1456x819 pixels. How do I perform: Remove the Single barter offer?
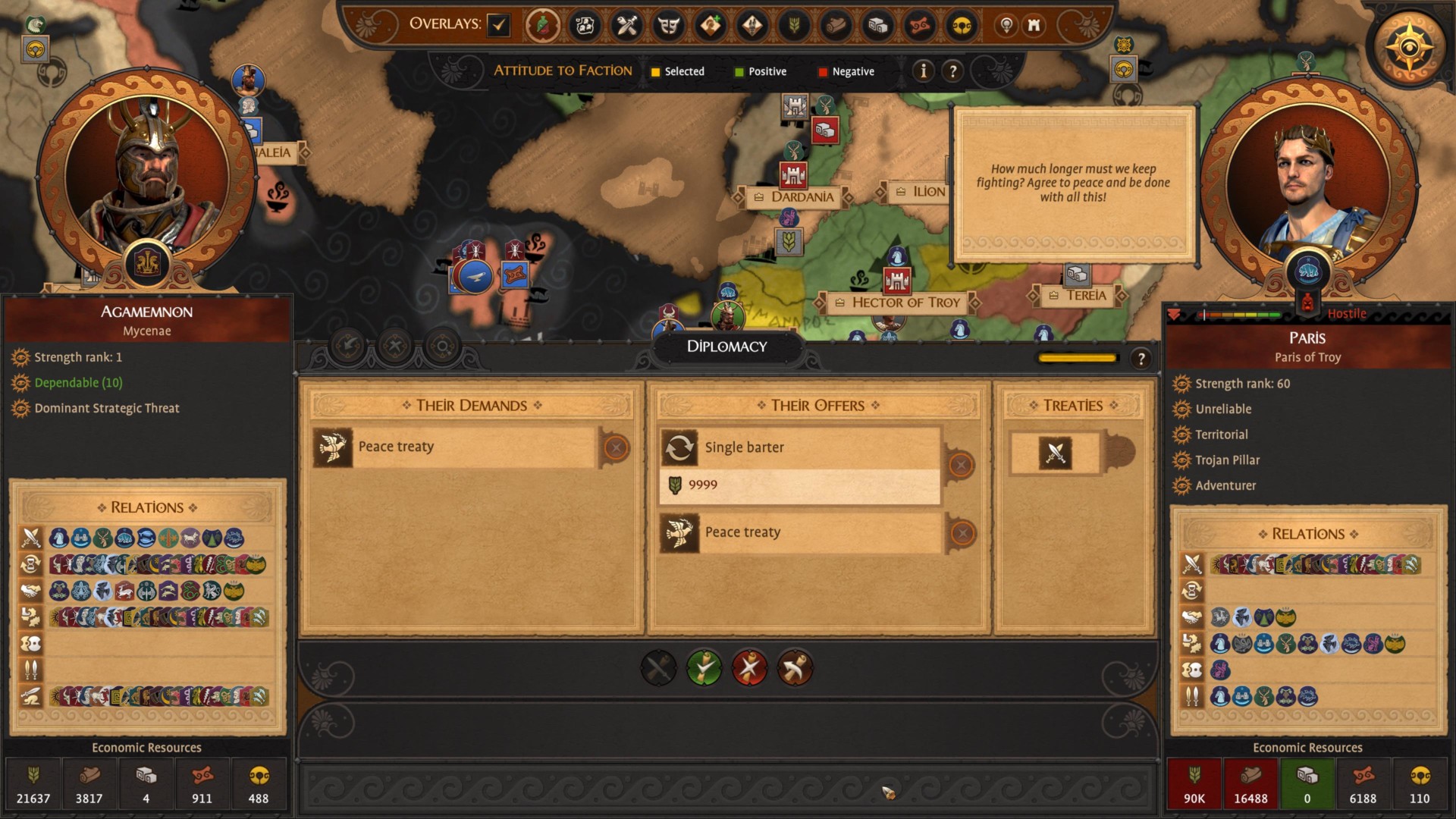(961, 464)
